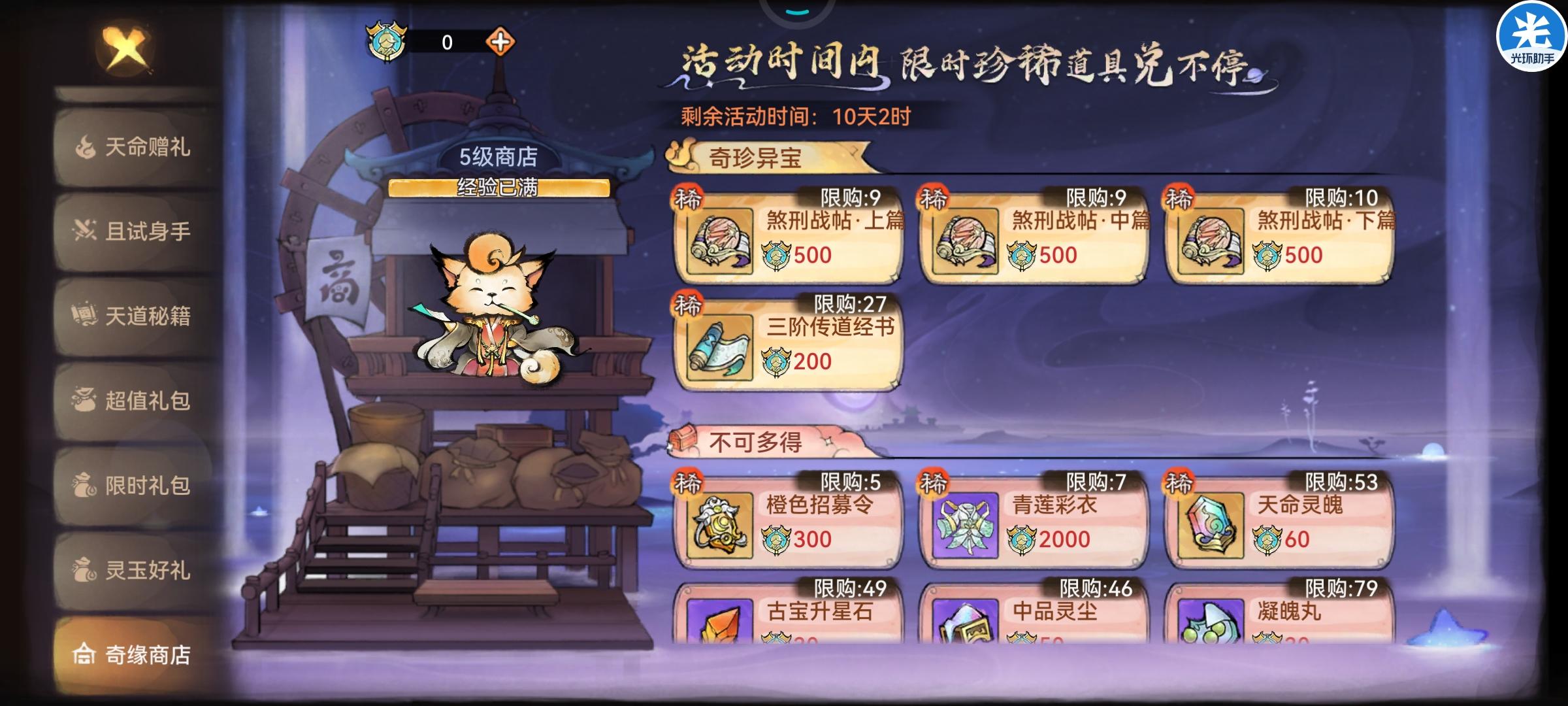Tap the plus button to add currency
The image size is (1568, 706).
point(500,41)
